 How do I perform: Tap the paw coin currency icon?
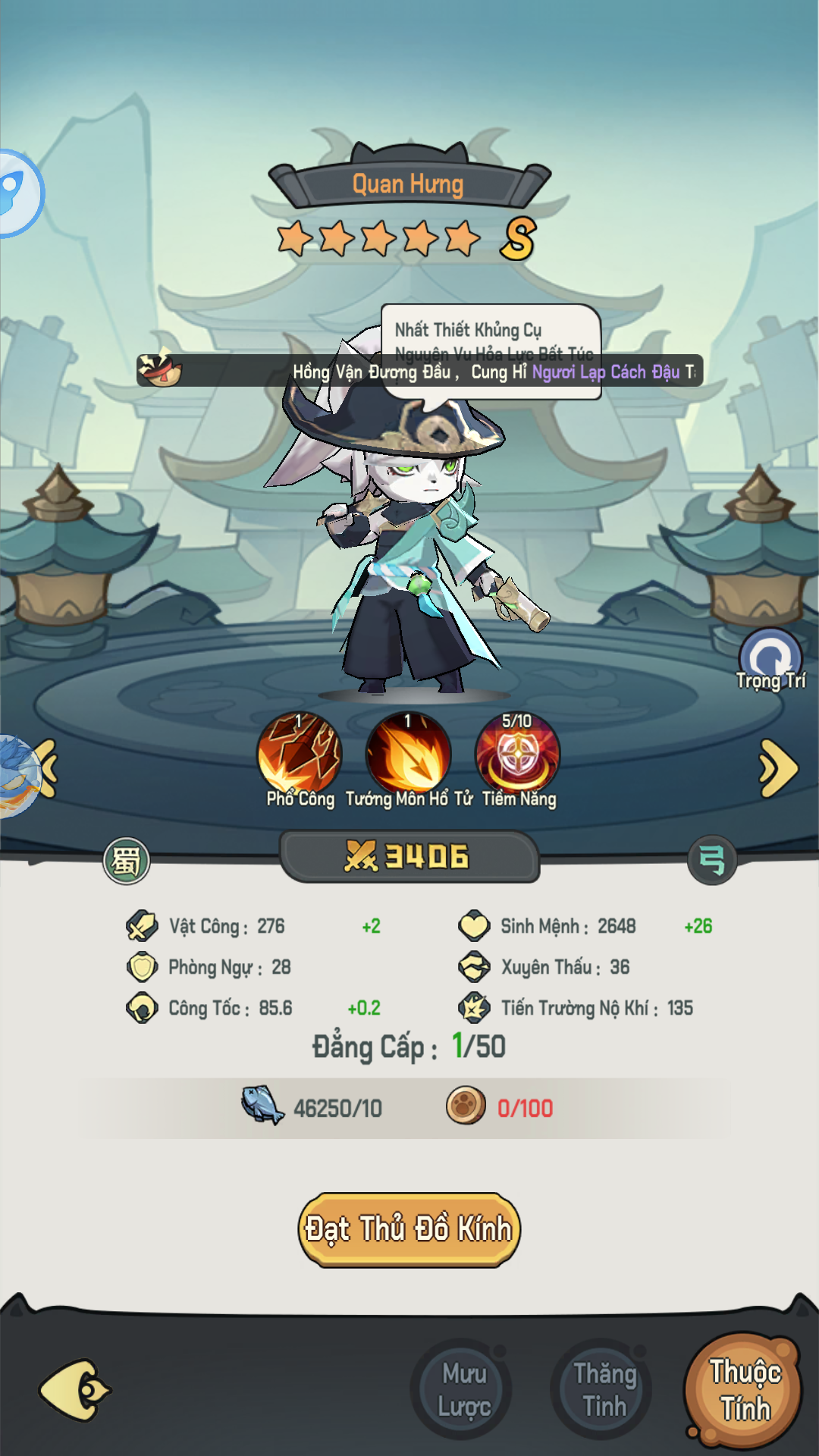[x=466, y=1105]
